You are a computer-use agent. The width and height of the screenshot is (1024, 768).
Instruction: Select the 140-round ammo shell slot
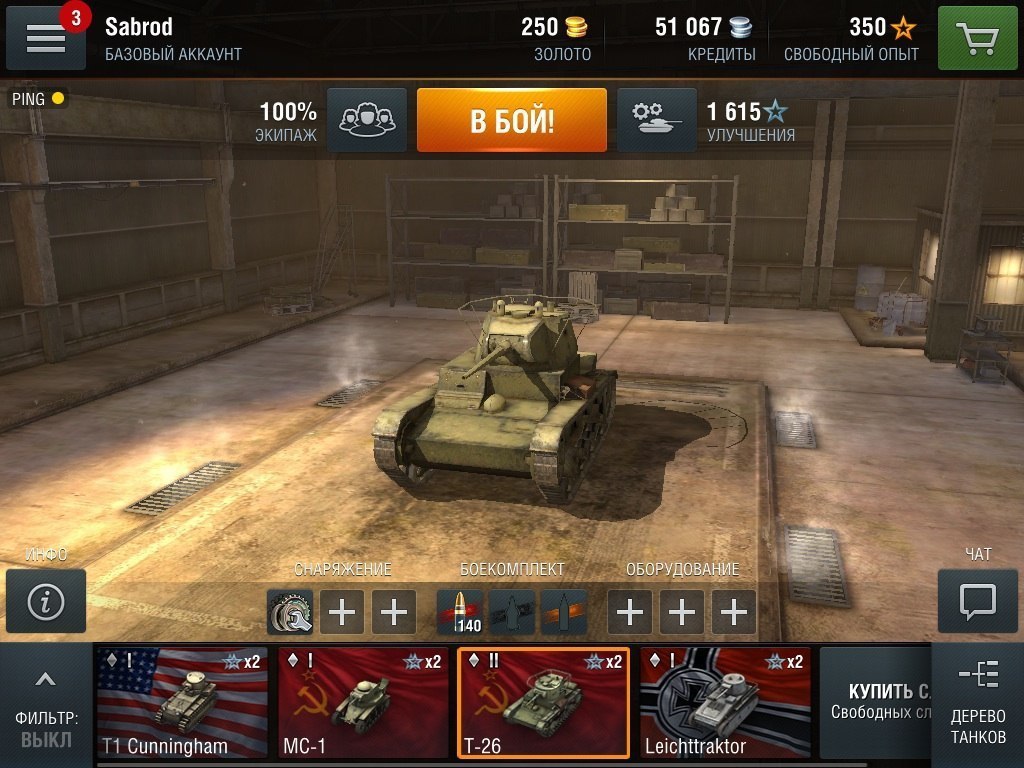coord(460,611)
